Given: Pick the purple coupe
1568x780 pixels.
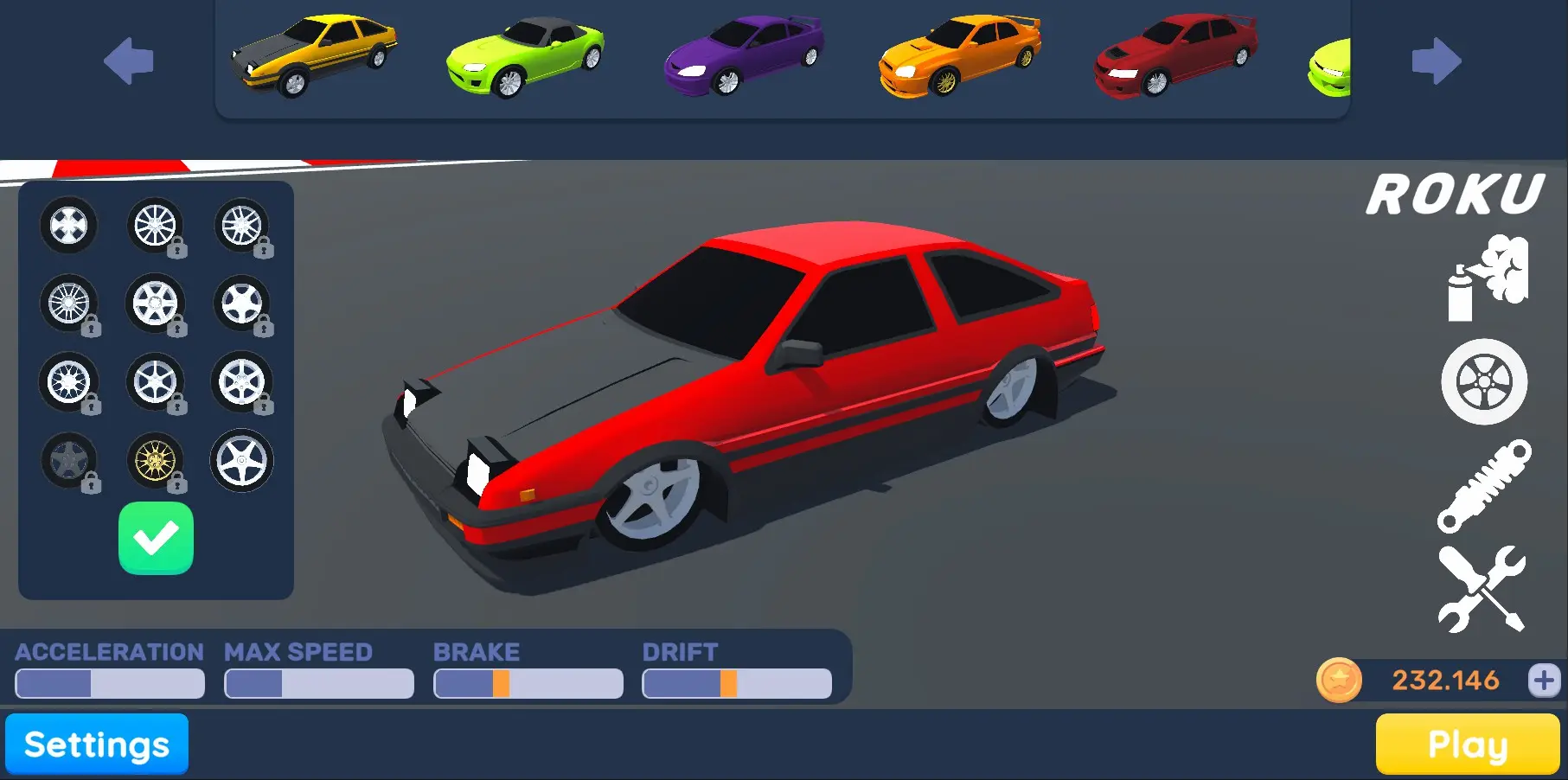Looking at the screenshot, I should [744, 54].
